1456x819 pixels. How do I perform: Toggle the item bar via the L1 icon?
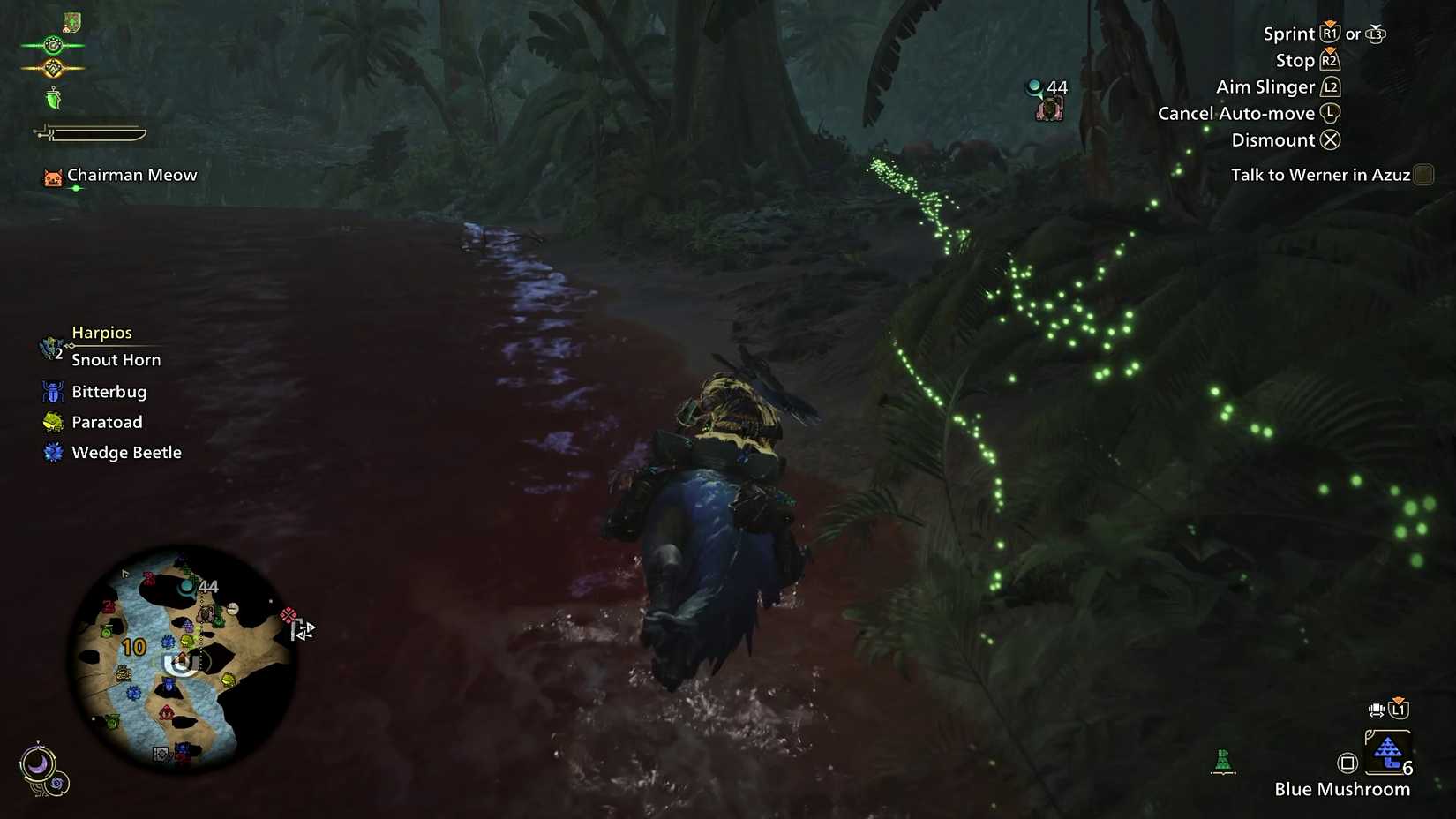[x=1398, y=709]
